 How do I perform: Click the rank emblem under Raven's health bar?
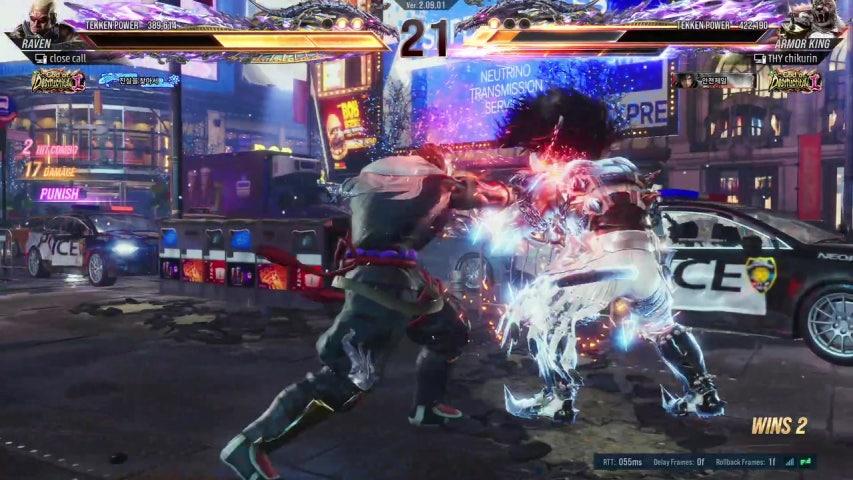[x=57, y=81]
